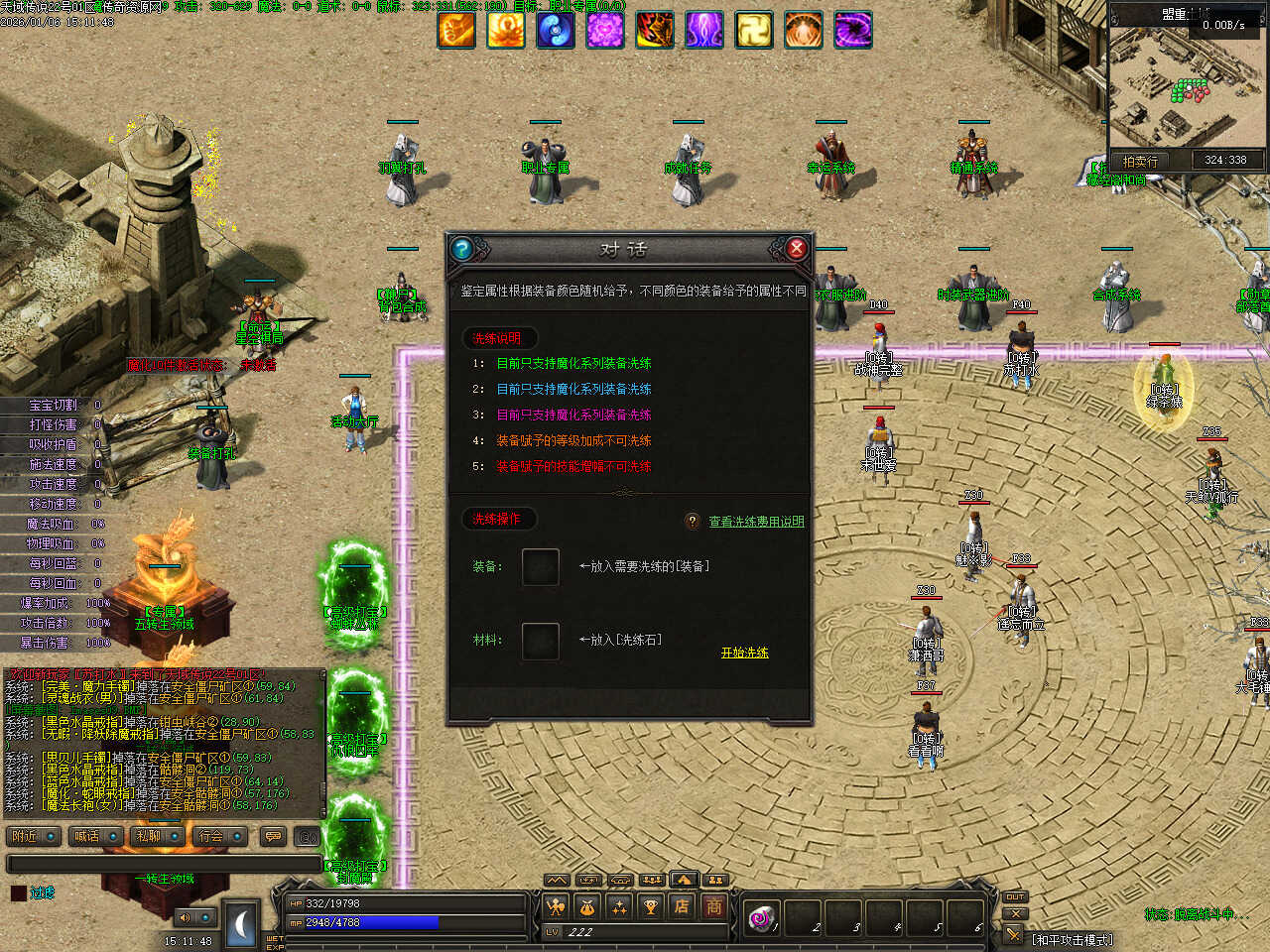Activate the blue yin-yang swirl skill
Viewport: 1270px width, 952px height.
pos(556,30)
